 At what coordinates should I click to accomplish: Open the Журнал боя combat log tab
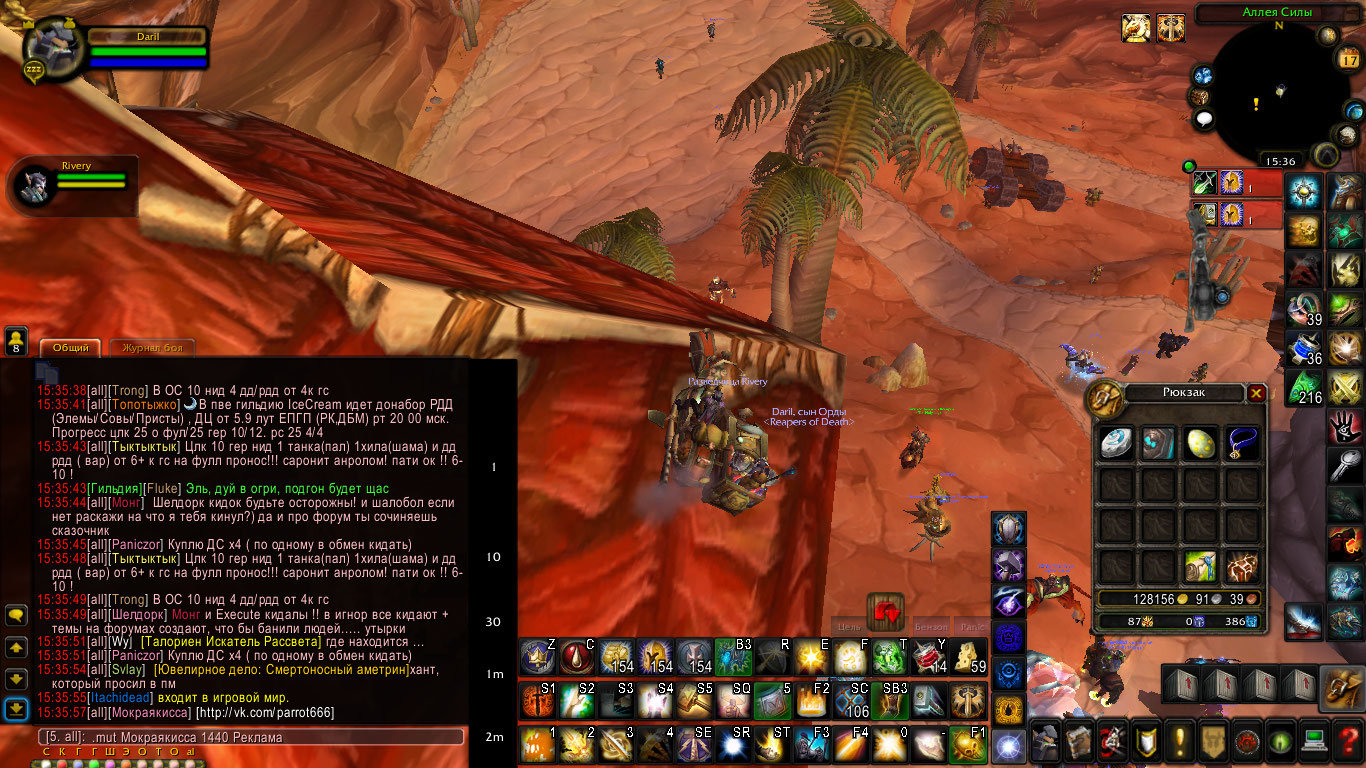click(151, 348)
